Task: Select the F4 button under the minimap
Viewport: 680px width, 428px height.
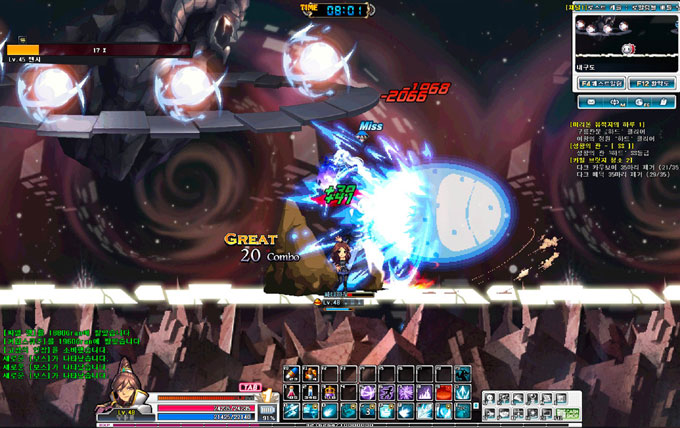Action: (601, 83)
